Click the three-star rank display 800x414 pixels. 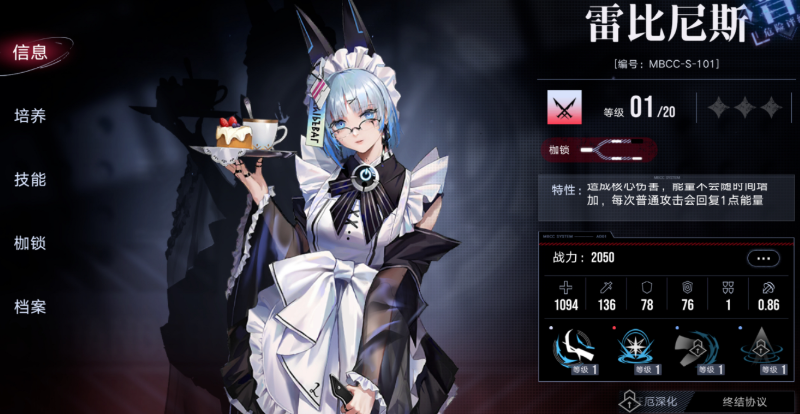pyautogui.click(x=742, y=107)
